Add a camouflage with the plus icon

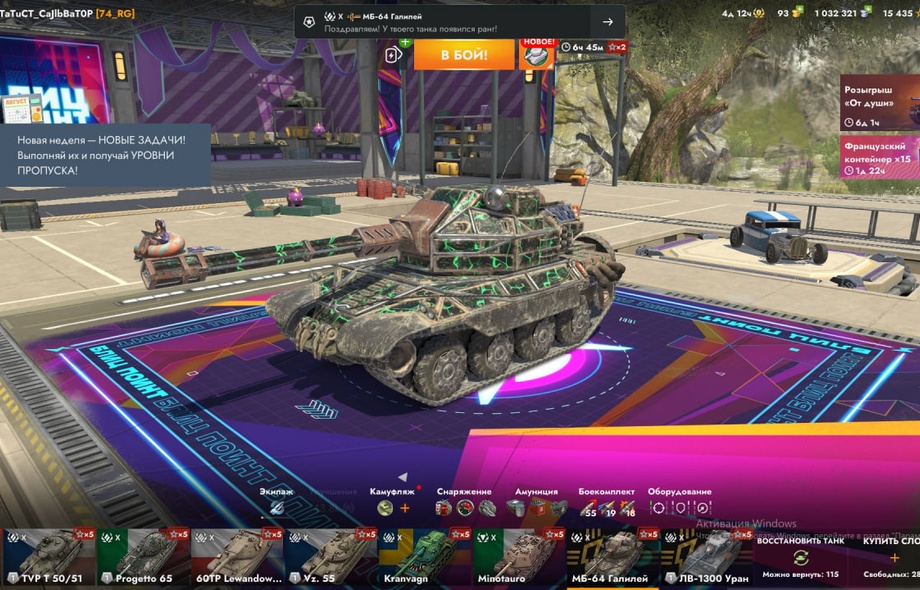405,508
